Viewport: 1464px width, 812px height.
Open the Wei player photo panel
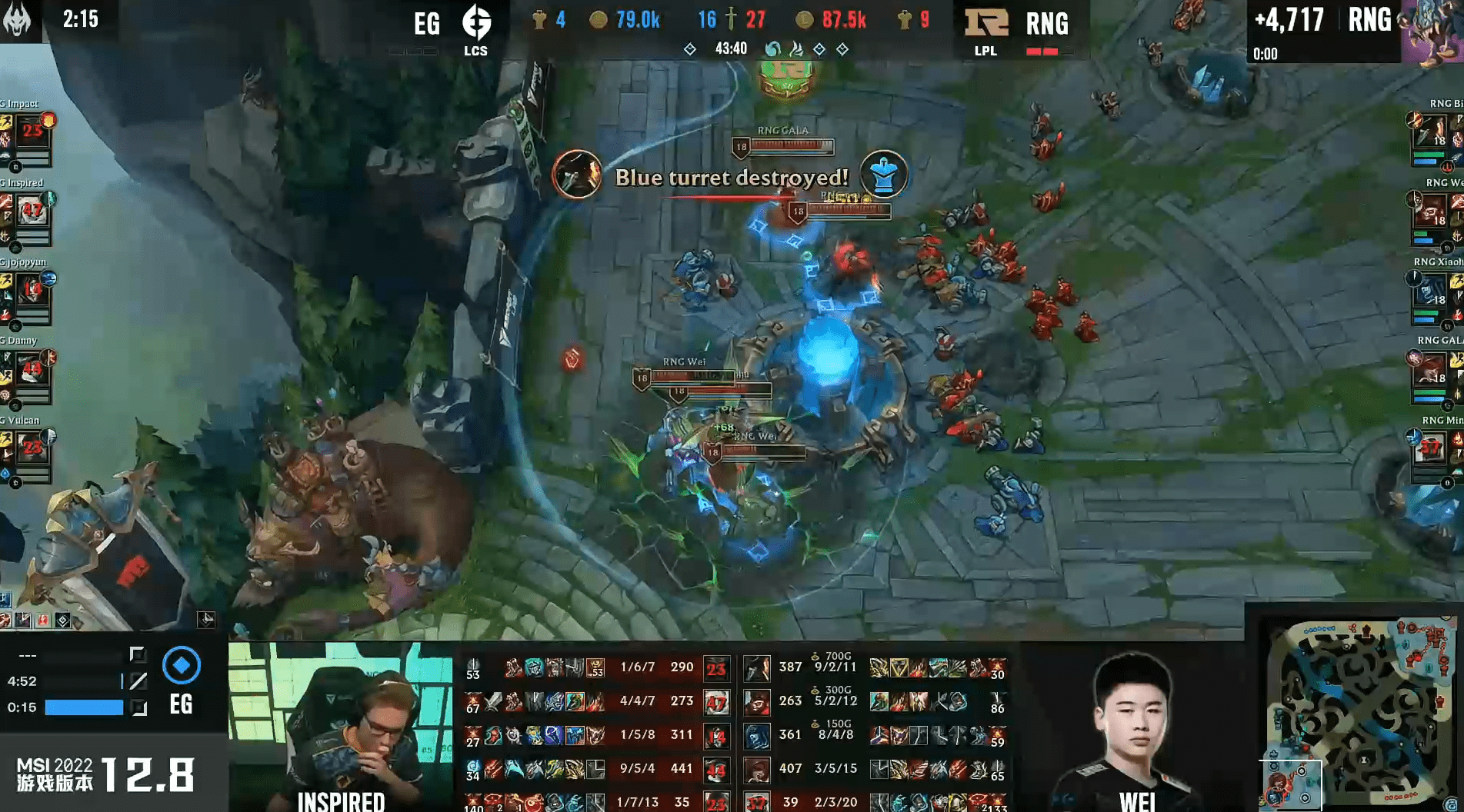[x=1131, y=727]
